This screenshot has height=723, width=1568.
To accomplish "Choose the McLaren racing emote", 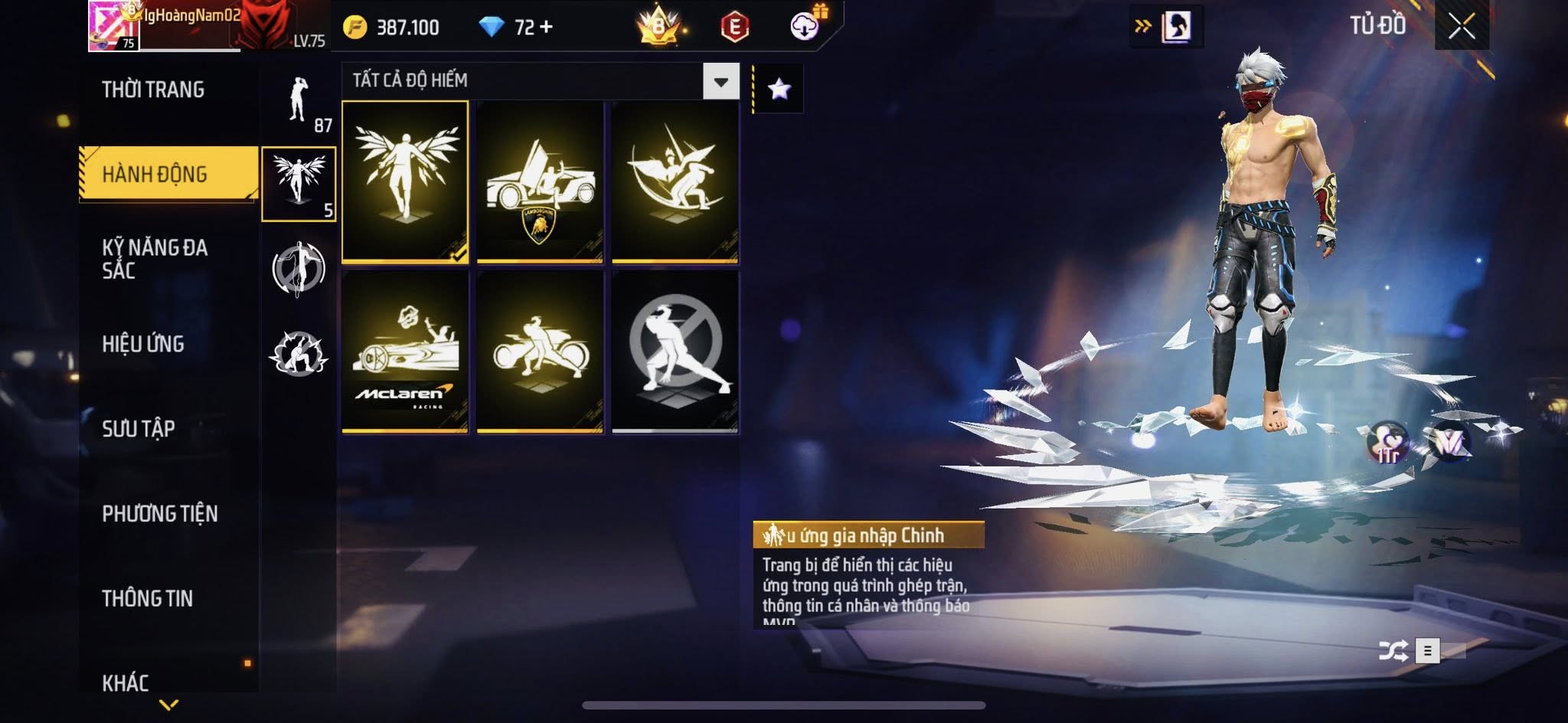I will pyautogui.click(x=405, y=352).
